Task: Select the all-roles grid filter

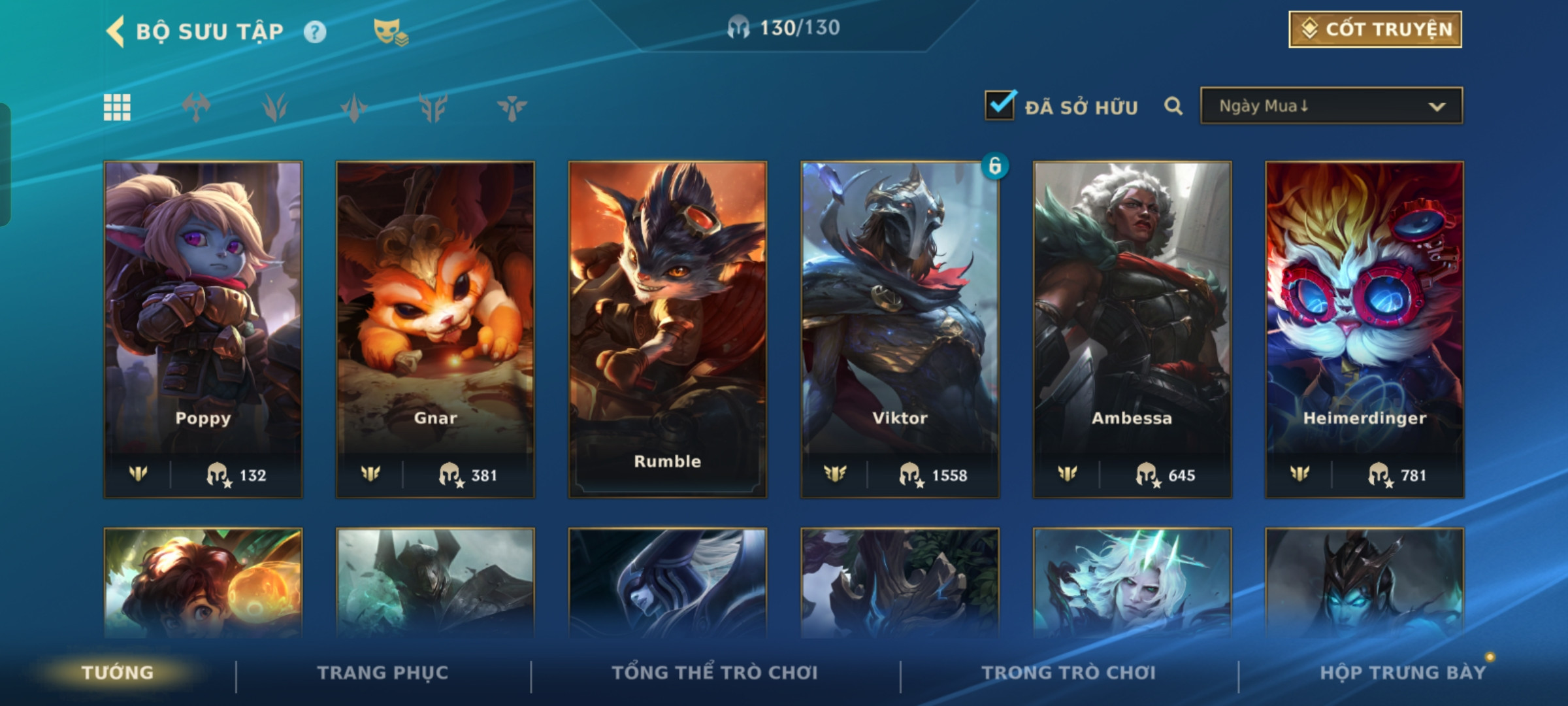Action: tap(118, 107)
